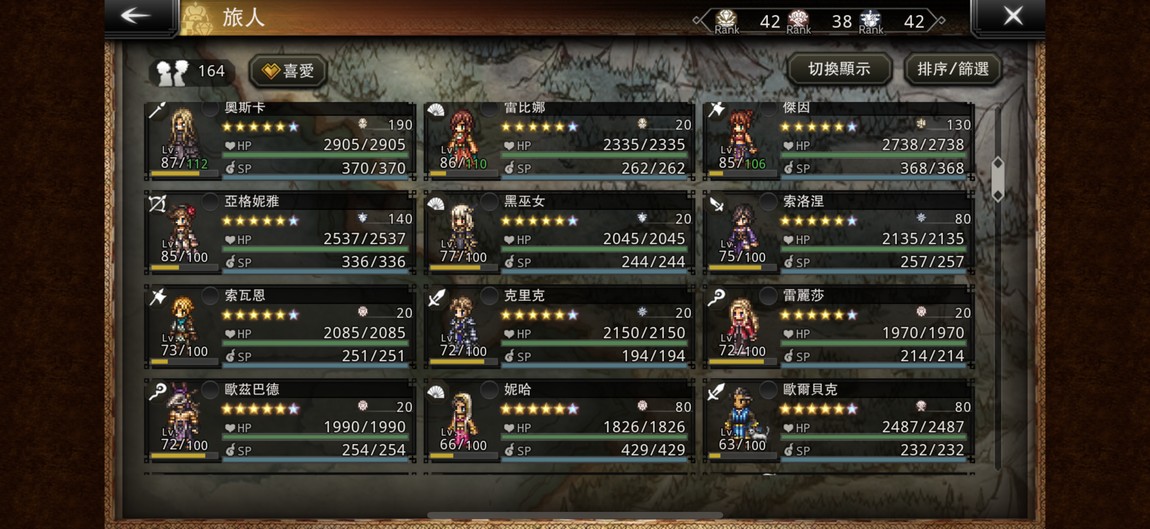Open the 排序/篩選 sort and filter menu
1150x529 pixels.
(x=952, y=69)
